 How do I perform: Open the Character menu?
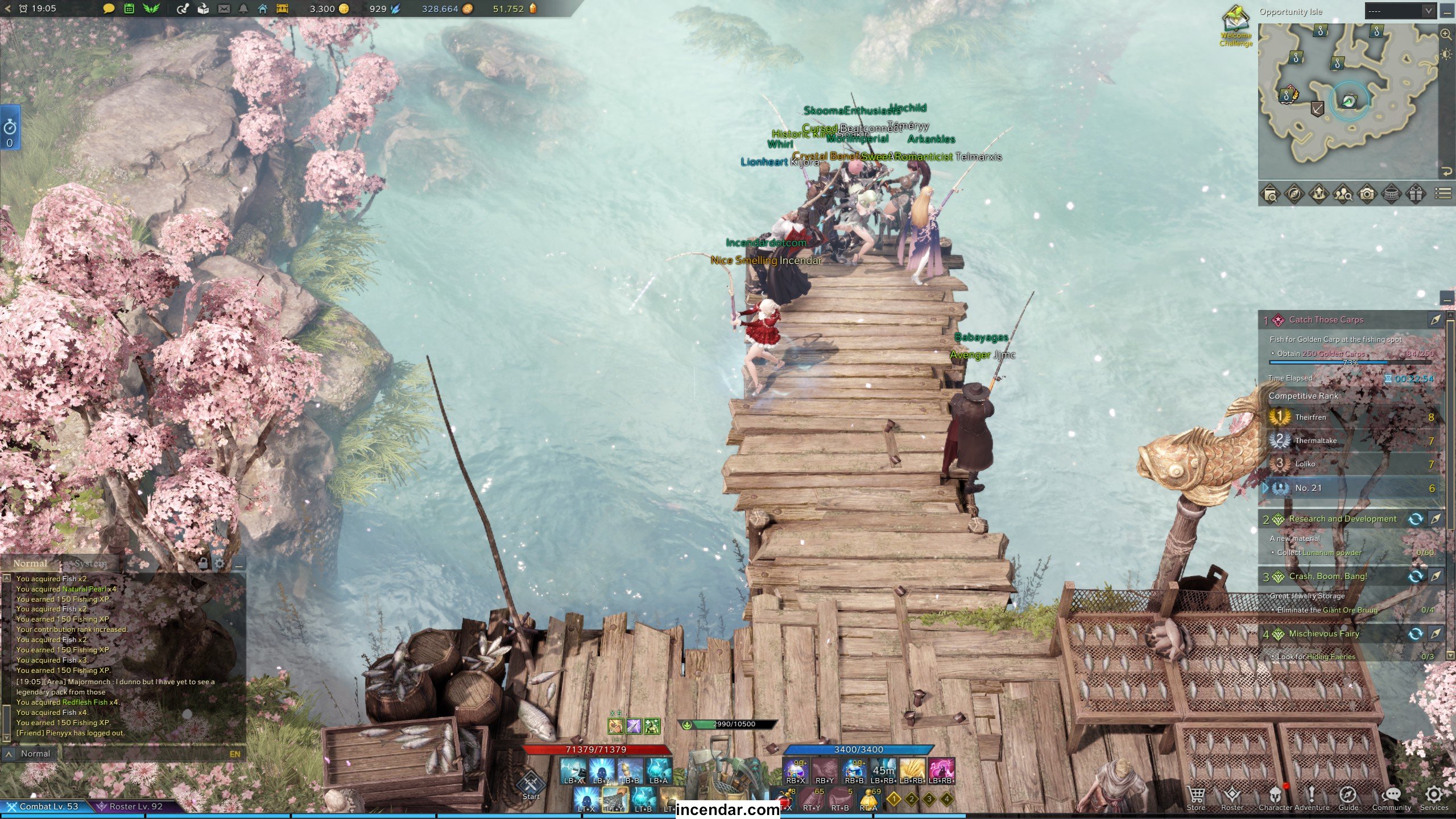(1276, 796)
